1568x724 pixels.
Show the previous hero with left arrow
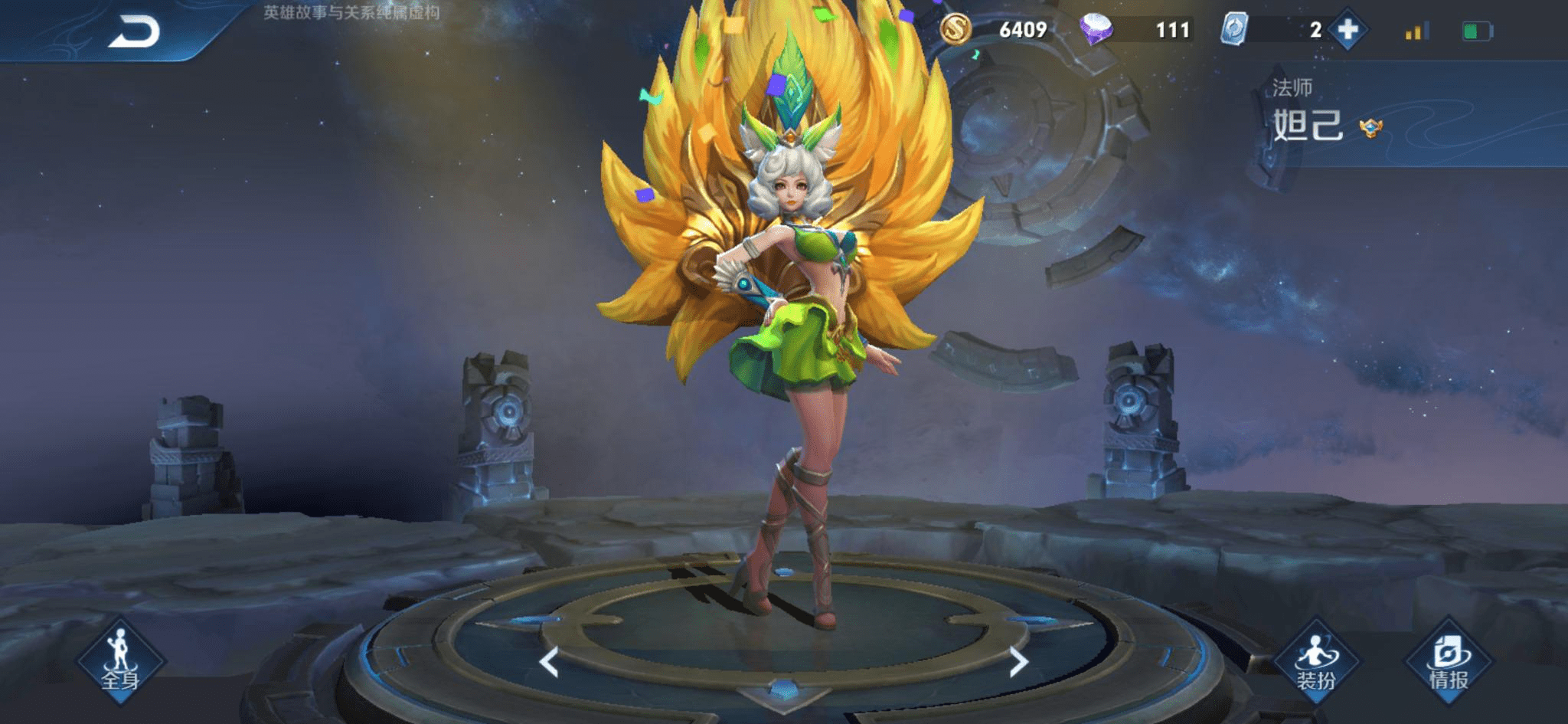click(x=549, y=662)
